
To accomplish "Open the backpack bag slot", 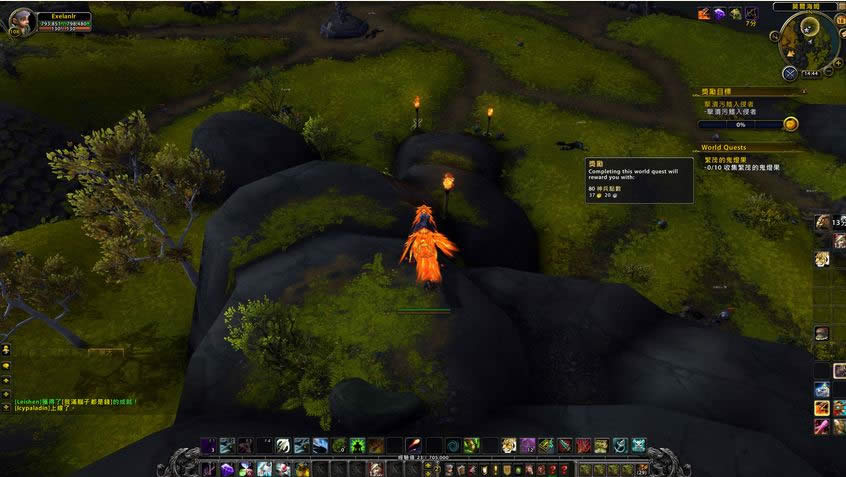I will [x=643, y=468].
